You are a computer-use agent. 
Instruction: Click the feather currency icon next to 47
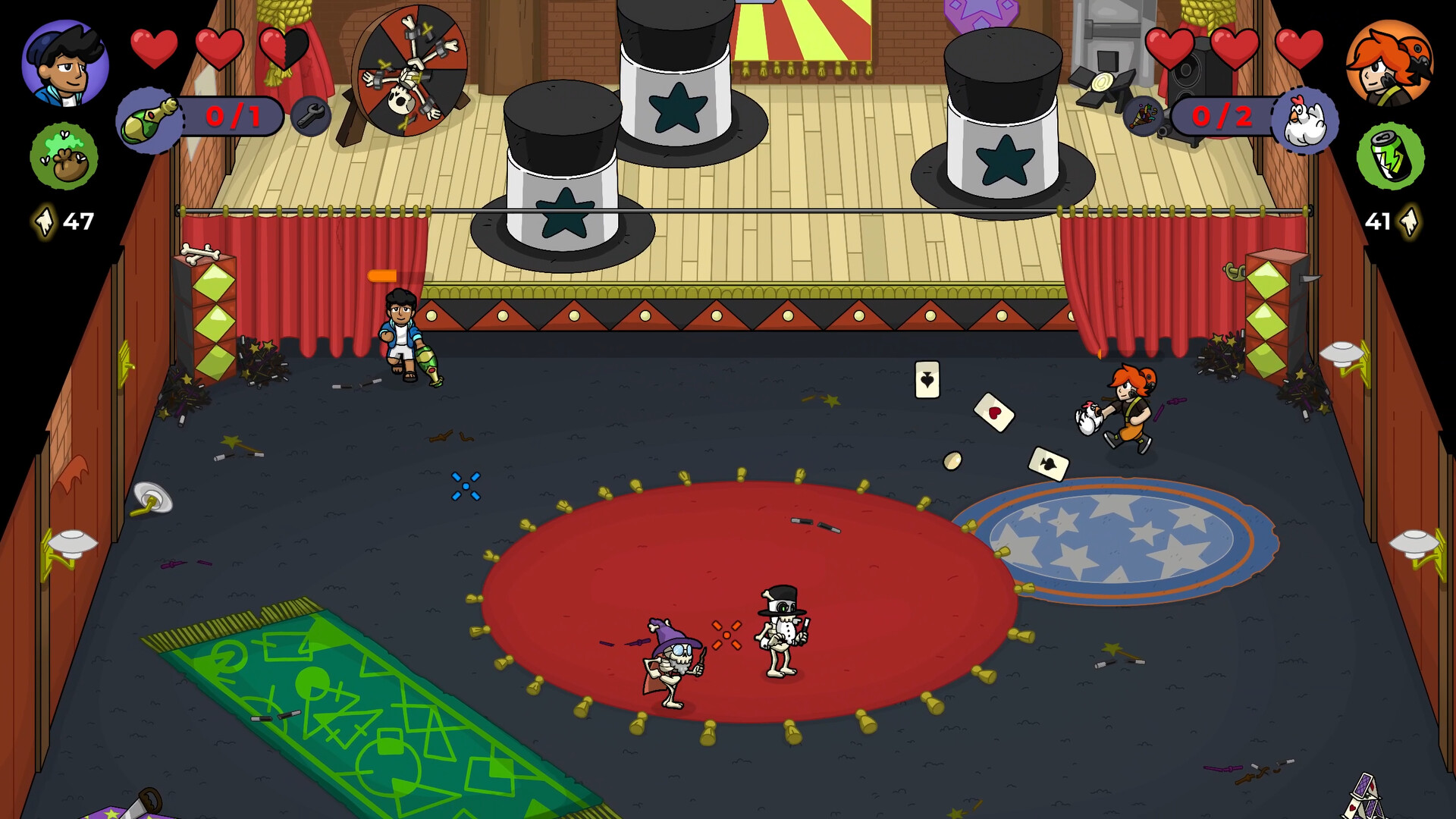point(45,222)
